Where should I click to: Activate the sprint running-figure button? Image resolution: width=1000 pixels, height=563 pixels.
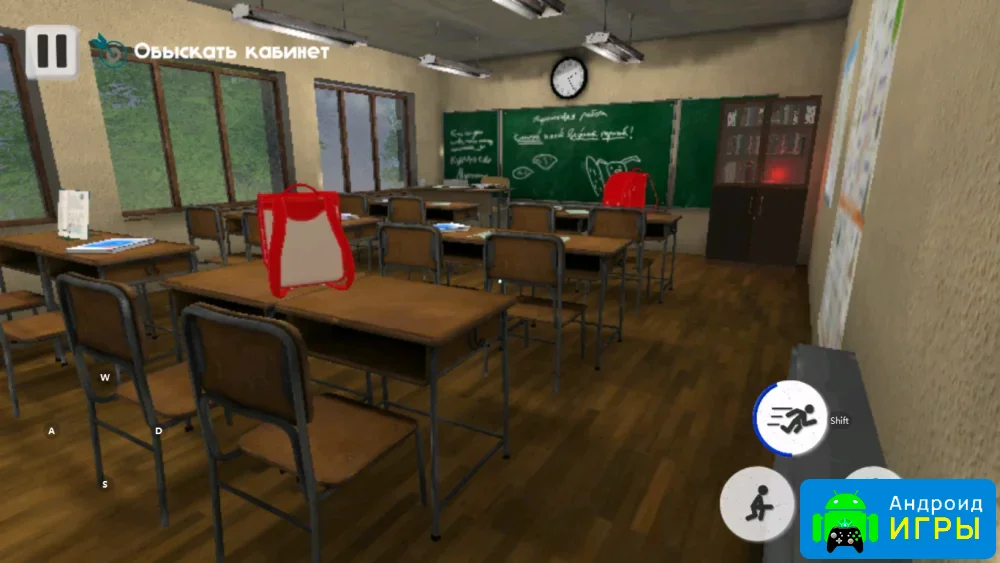tap(789, 420)
